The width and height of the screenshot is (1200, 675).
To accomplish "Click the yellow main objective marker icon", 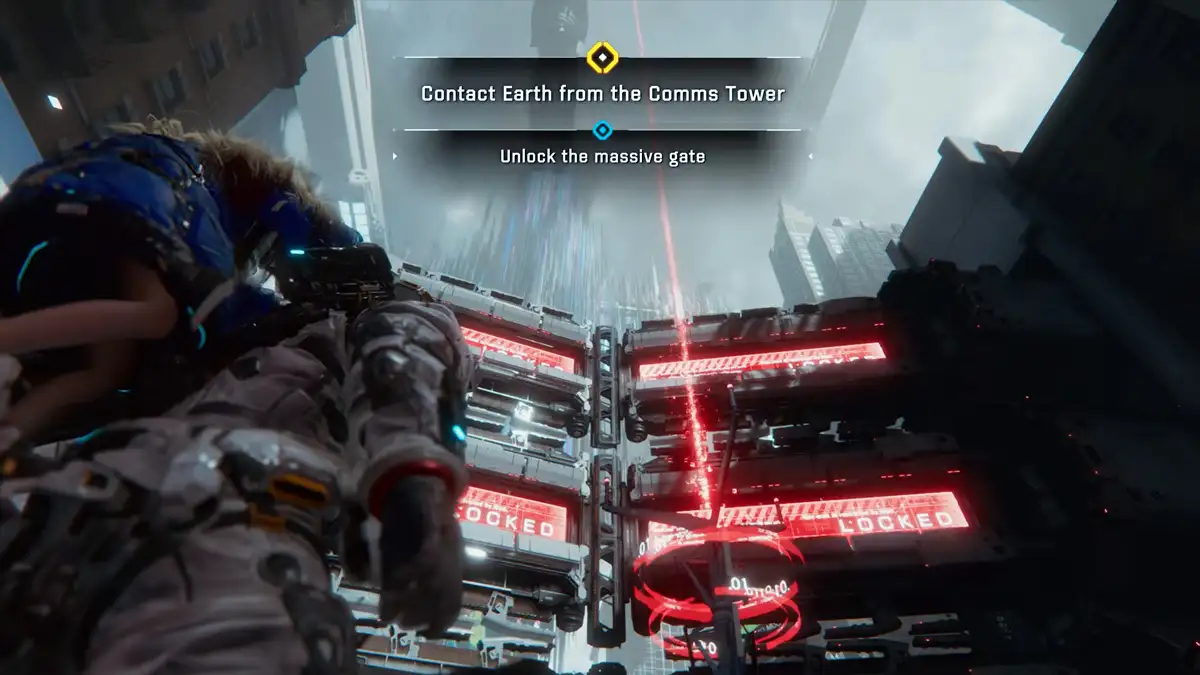I will pos(602,57).
